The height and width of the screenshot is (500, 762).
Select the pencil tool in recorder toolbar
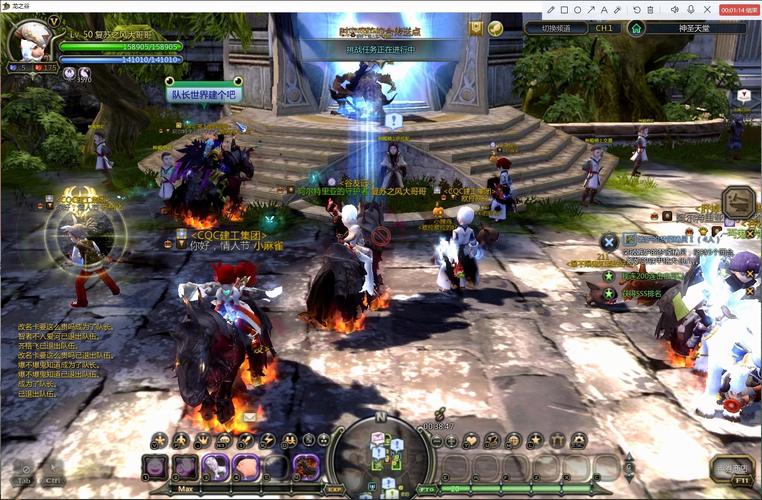[550, 9]
